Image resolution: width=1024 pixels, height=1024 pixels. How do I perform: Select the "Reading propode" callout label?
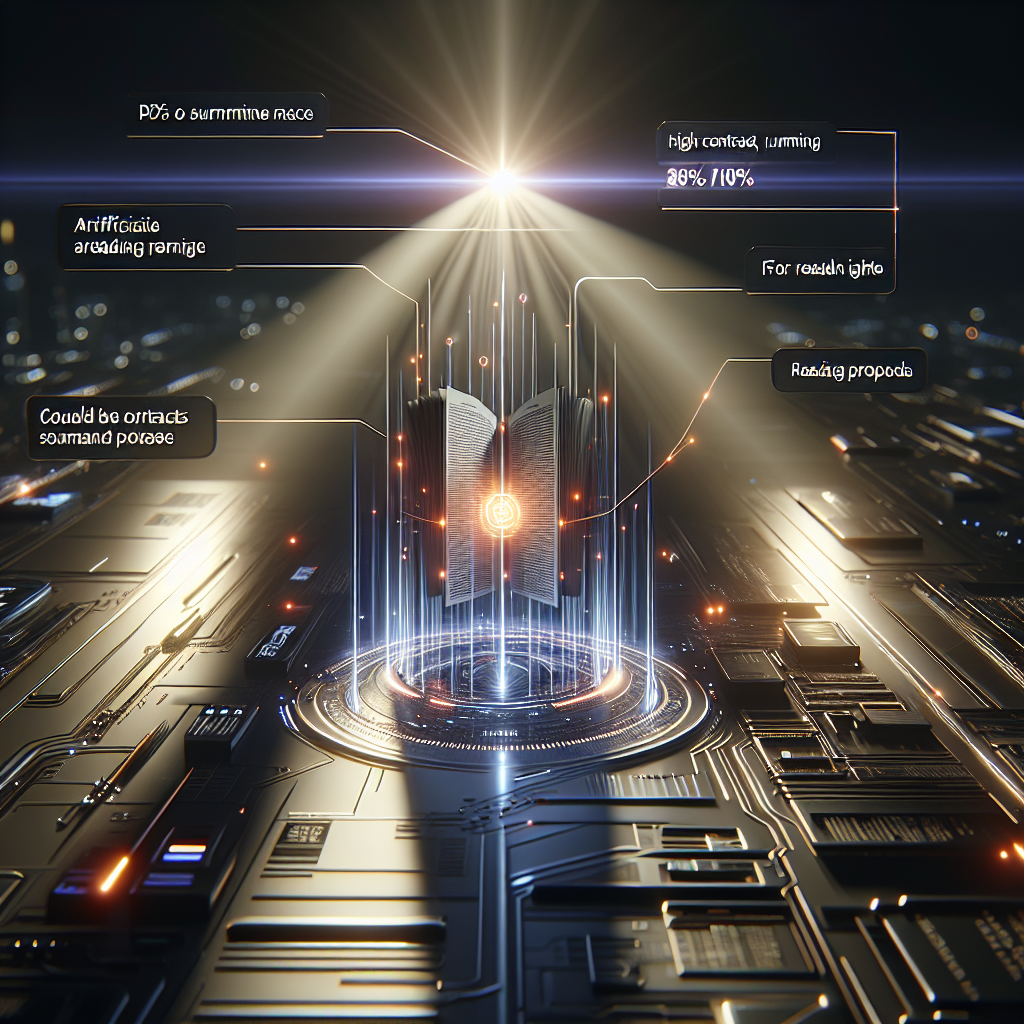click(x=849, y=372)
